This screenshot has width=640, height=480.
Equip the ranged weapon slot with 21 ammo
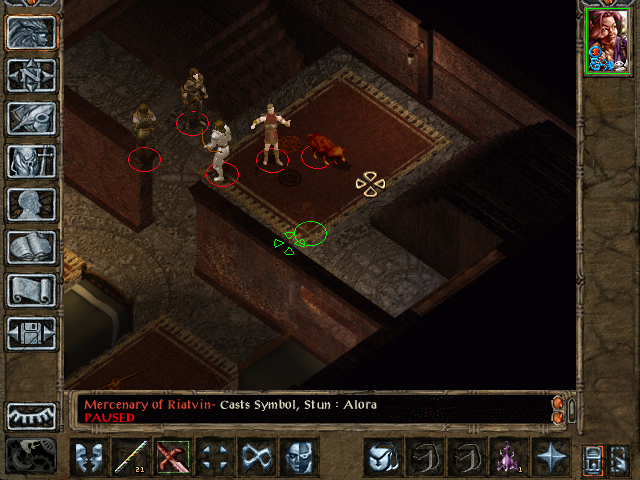pyautogui.click(x=131, y=457)
